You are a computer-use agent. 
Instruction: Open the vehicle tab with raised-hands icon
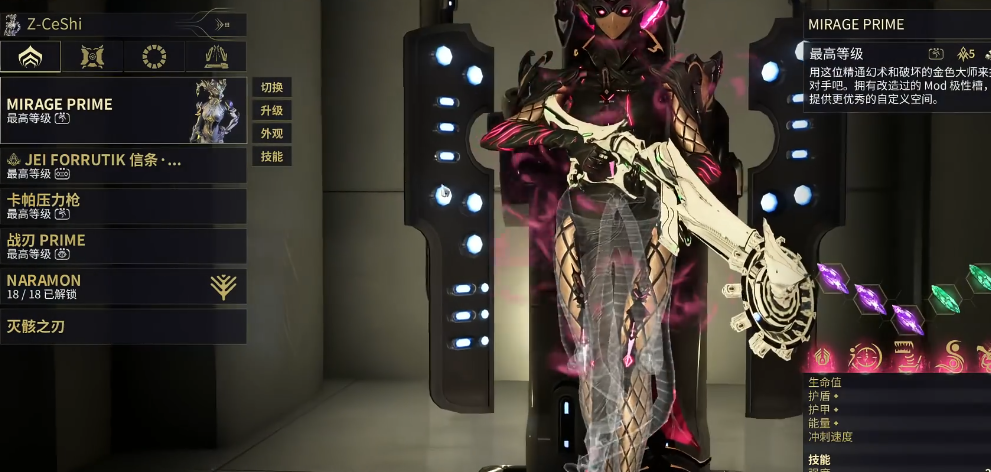[216, 57]
